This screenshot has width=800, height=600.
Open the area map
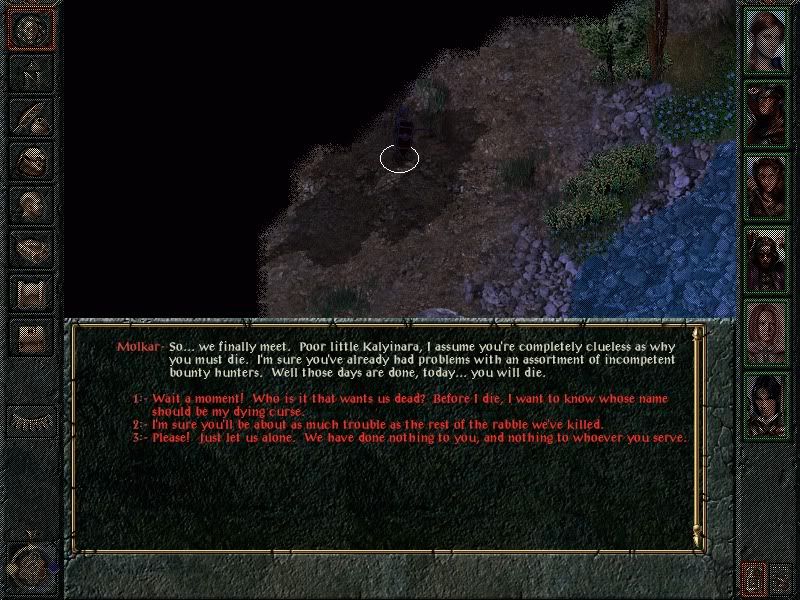point(31,75)
